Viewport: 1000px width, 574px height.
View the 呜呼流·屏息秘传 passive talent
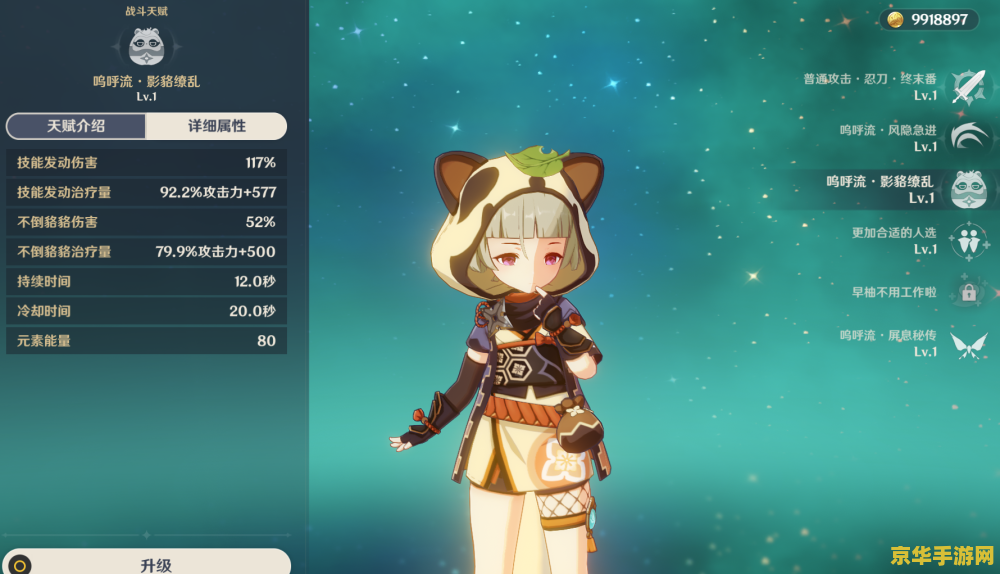pos(967,344)
